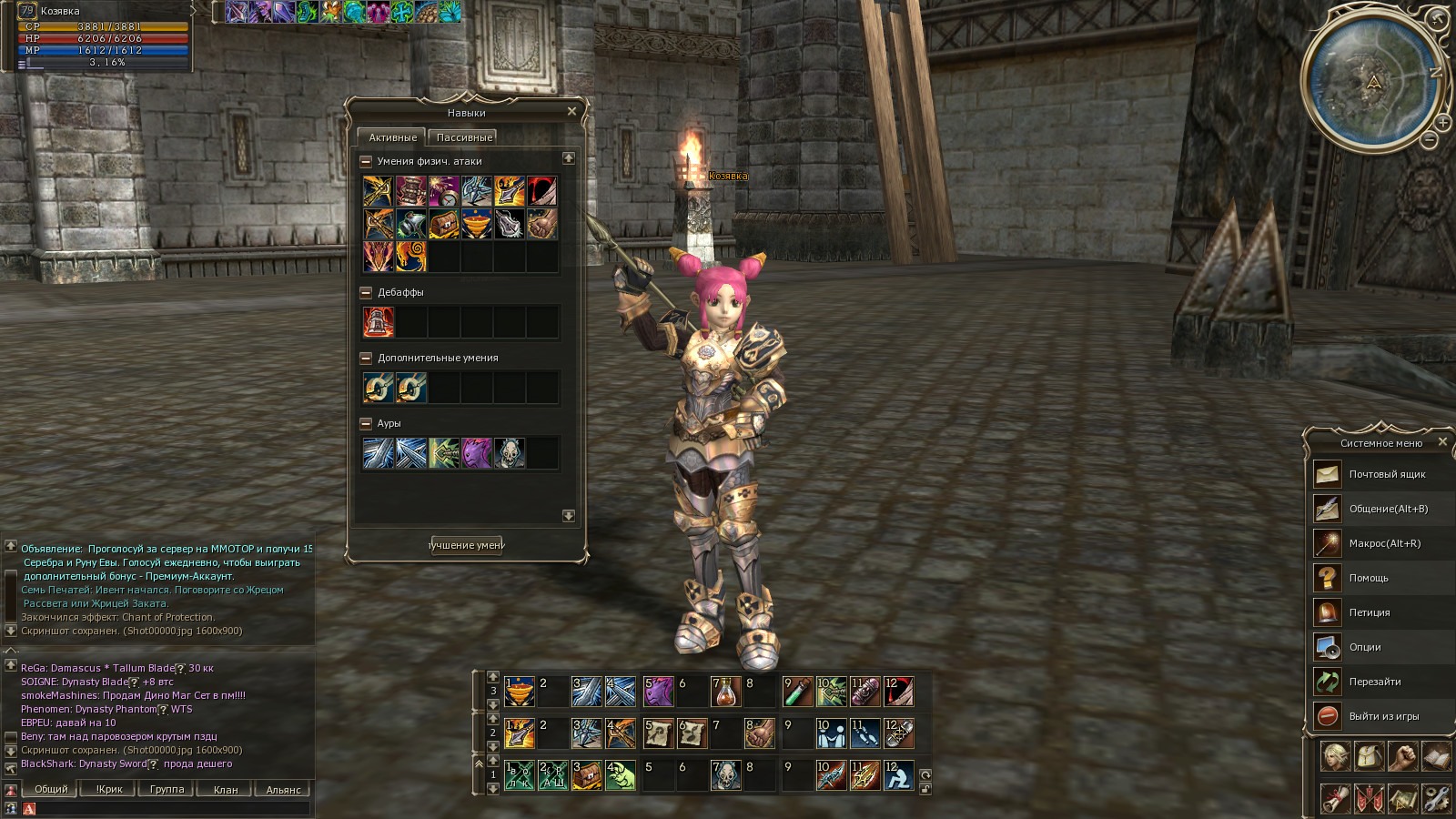
Task: Click the skill enhancement button
Action: pyautogui.click(x=466, y=545)
